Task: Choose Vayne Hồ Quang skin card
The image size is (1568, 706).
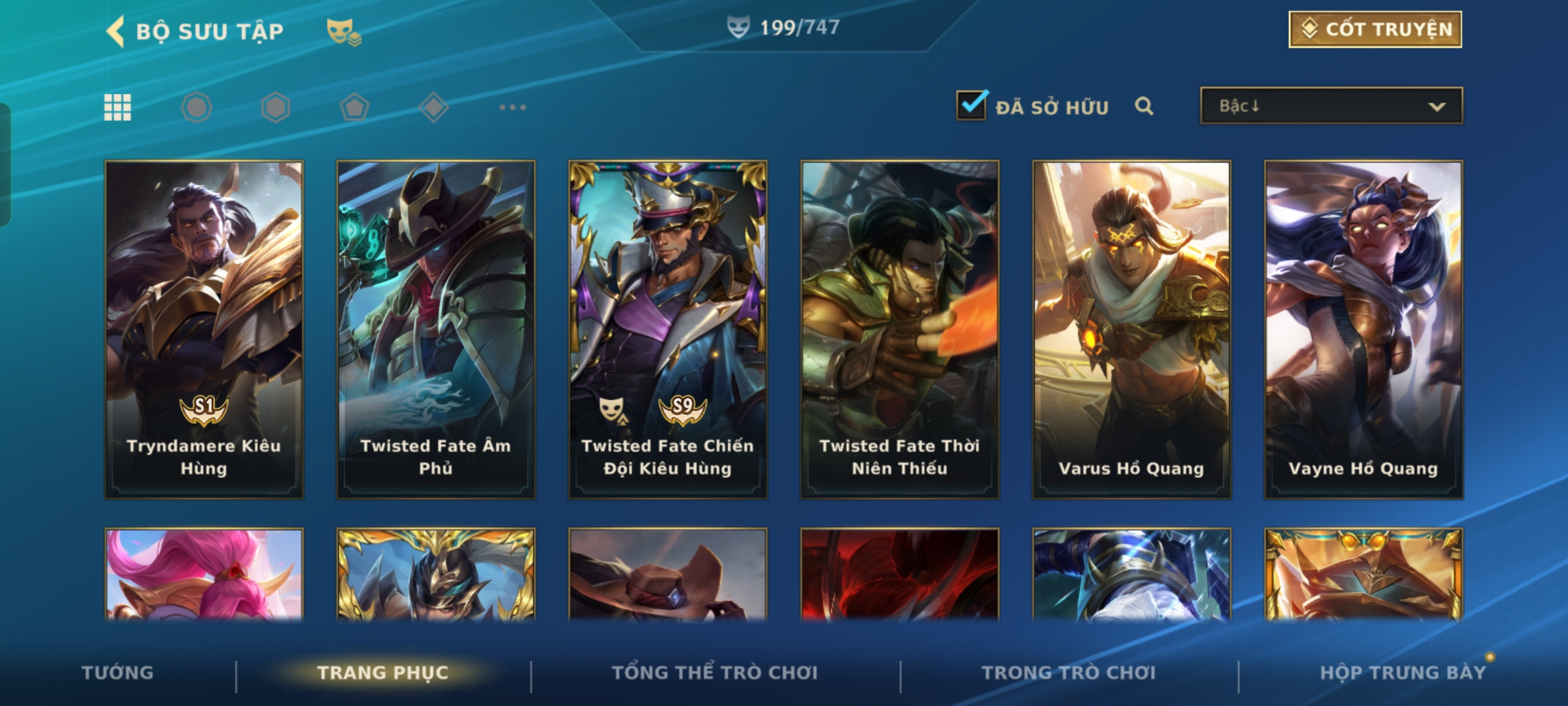Action: 1364,329
